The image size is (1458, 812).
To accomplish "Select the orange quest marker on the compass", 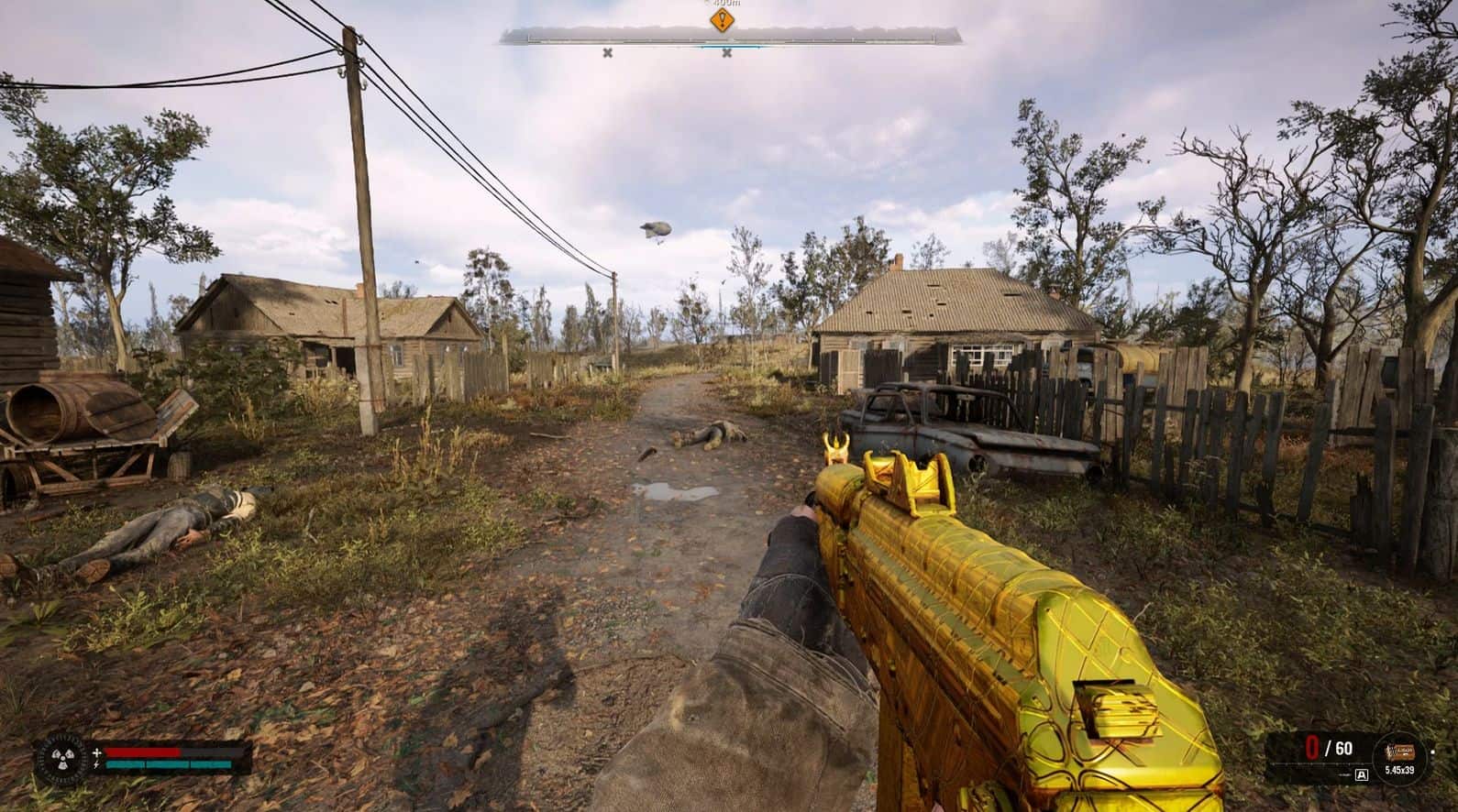I will [723, 20].
